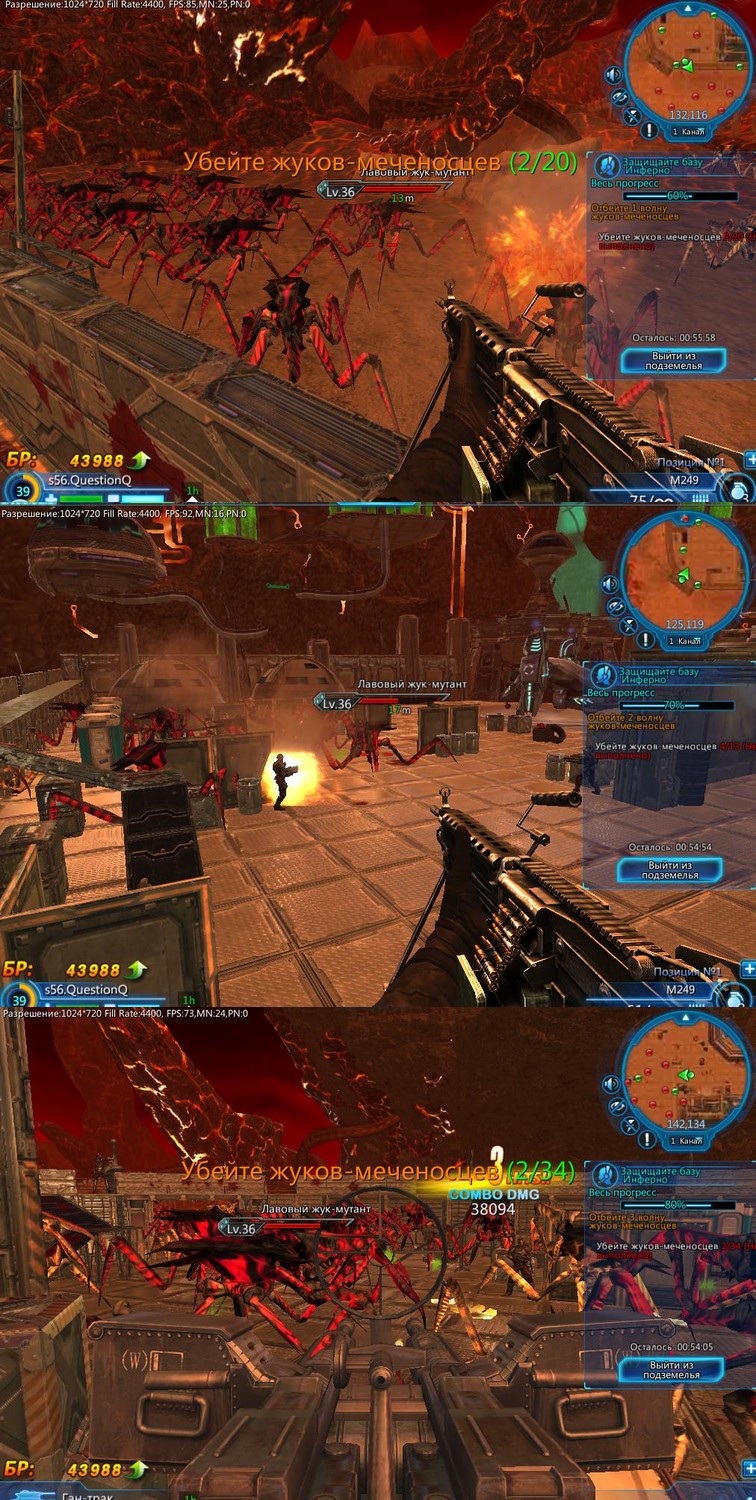
Task: Click the crossed lightning icon by the 125,119 minimap
Action: point(629,625)
